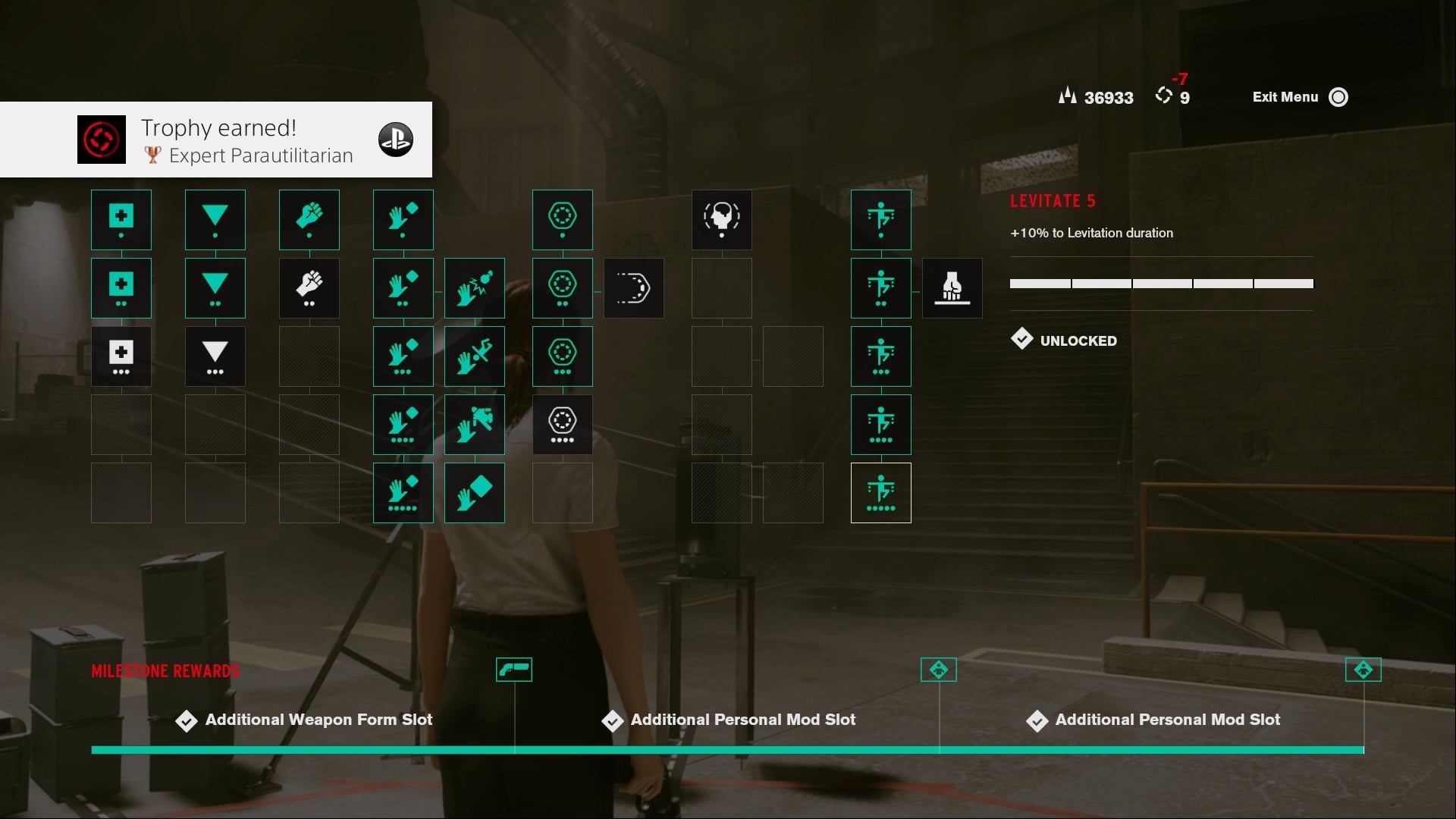1456x819 pixels.
Task: Choose the five-dot Launch hand upgrade
Action: tap(403, 493)
